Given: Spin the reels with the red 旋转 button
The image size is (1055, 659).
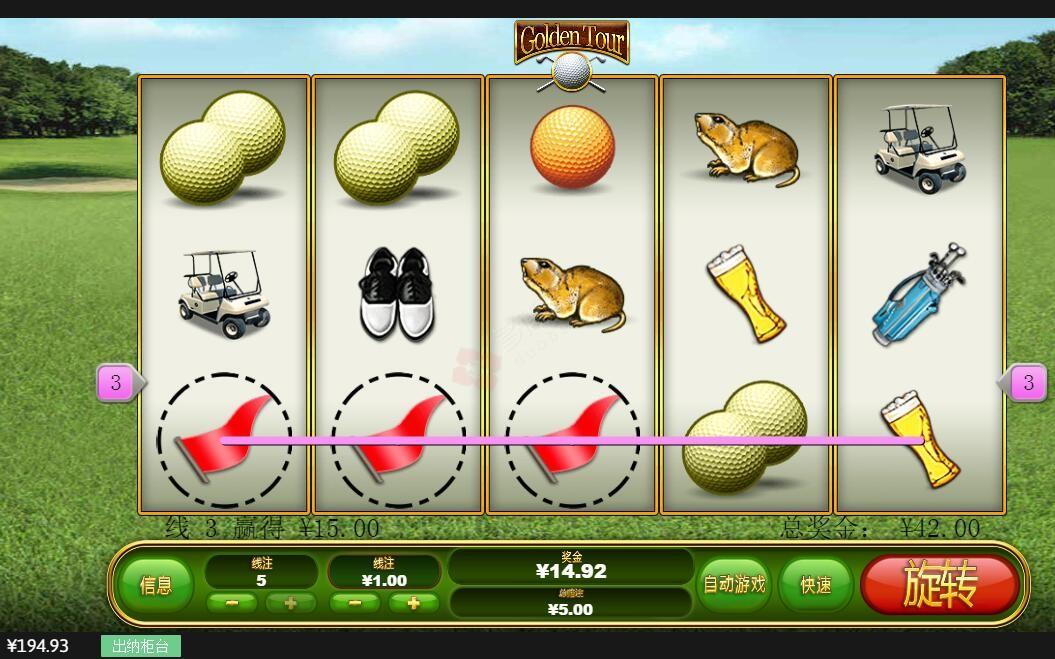Looking at the screenshot, I should [939, 584].
